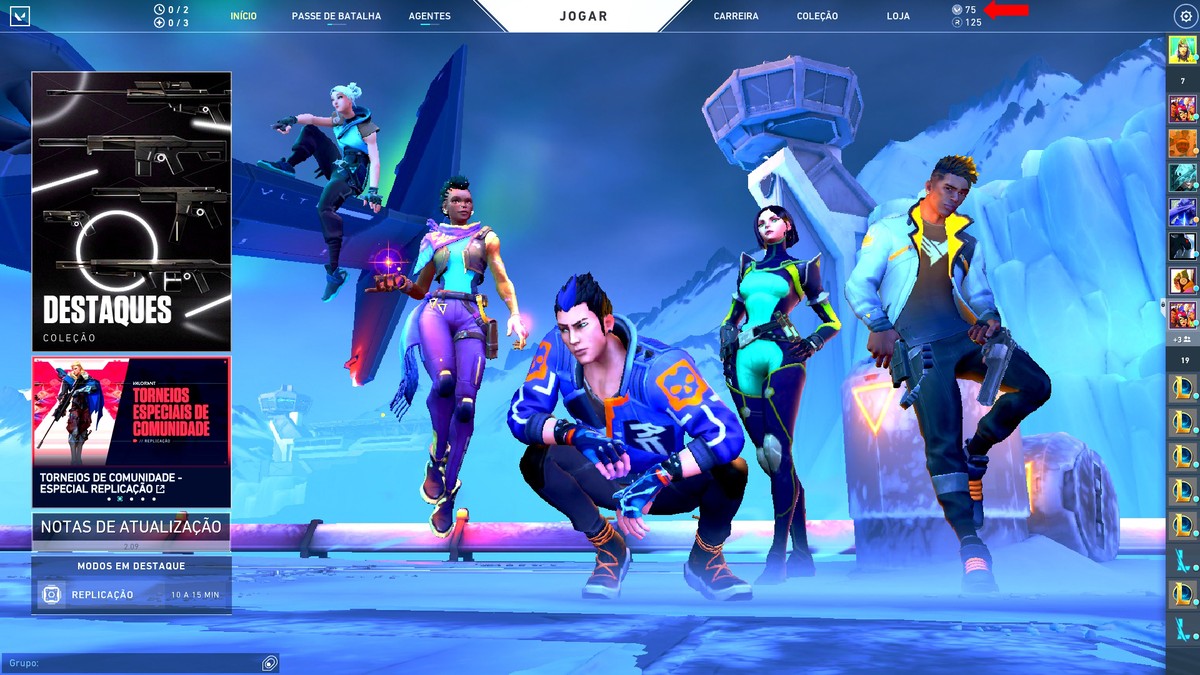Select the REPLICAÇÃO featured mode
The width and height of the screenshot is (1200, 675).
tap(131, 594)
